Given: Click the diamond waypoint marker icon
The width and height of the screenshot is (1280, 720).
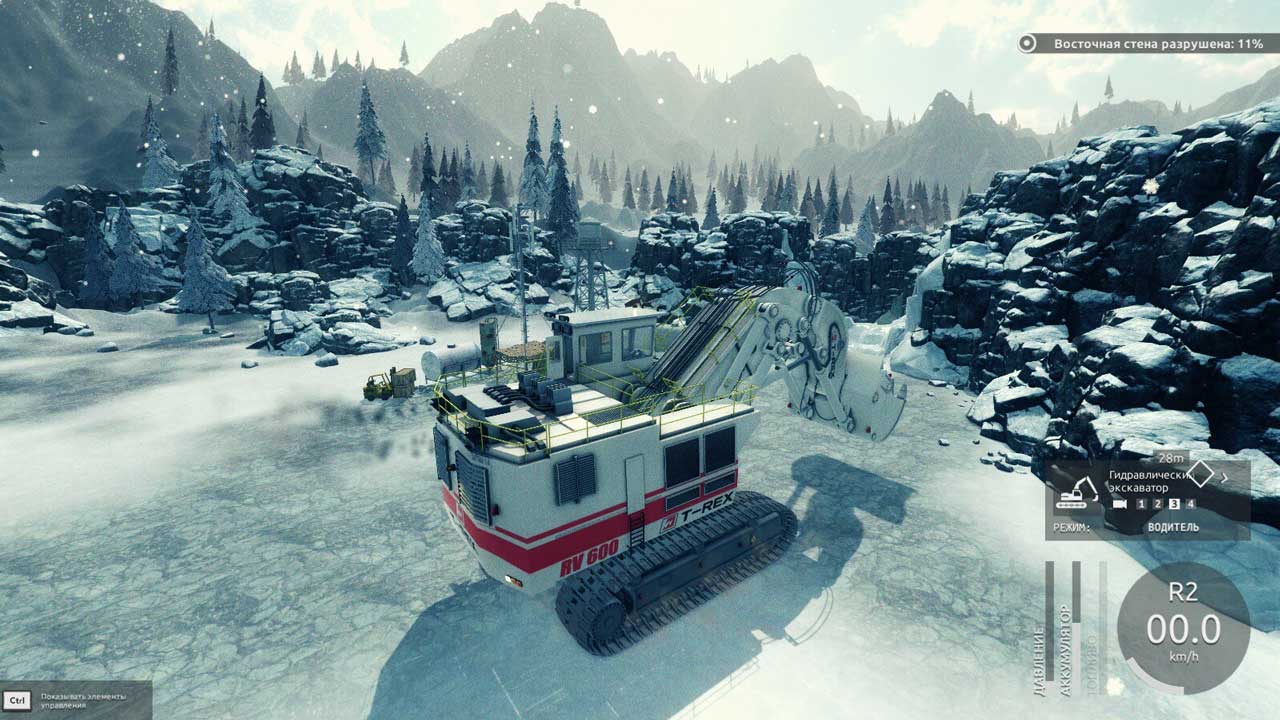Looking at the screenshot, I should tap(1199, 475).
